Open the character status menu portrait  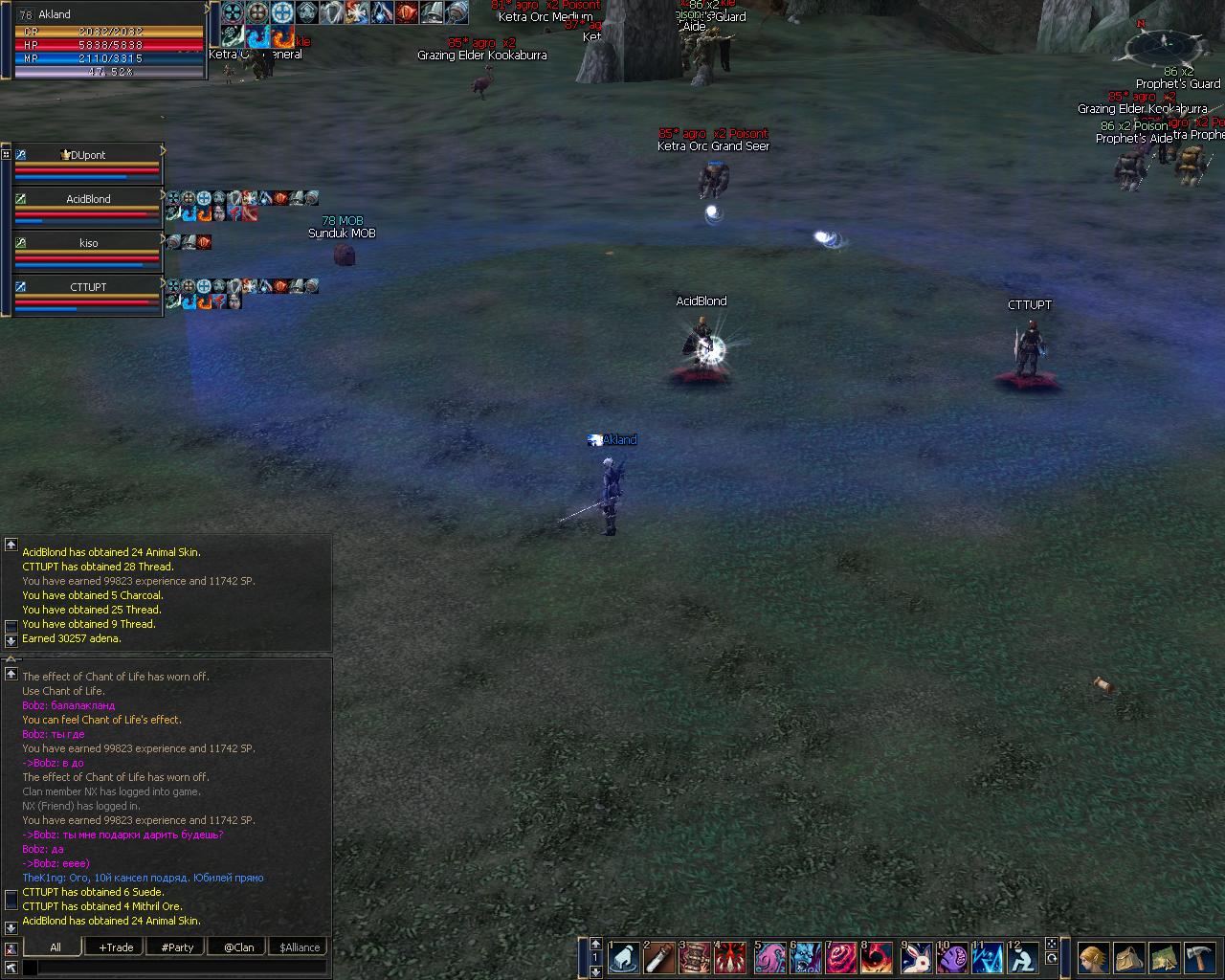pos(1094,957)
